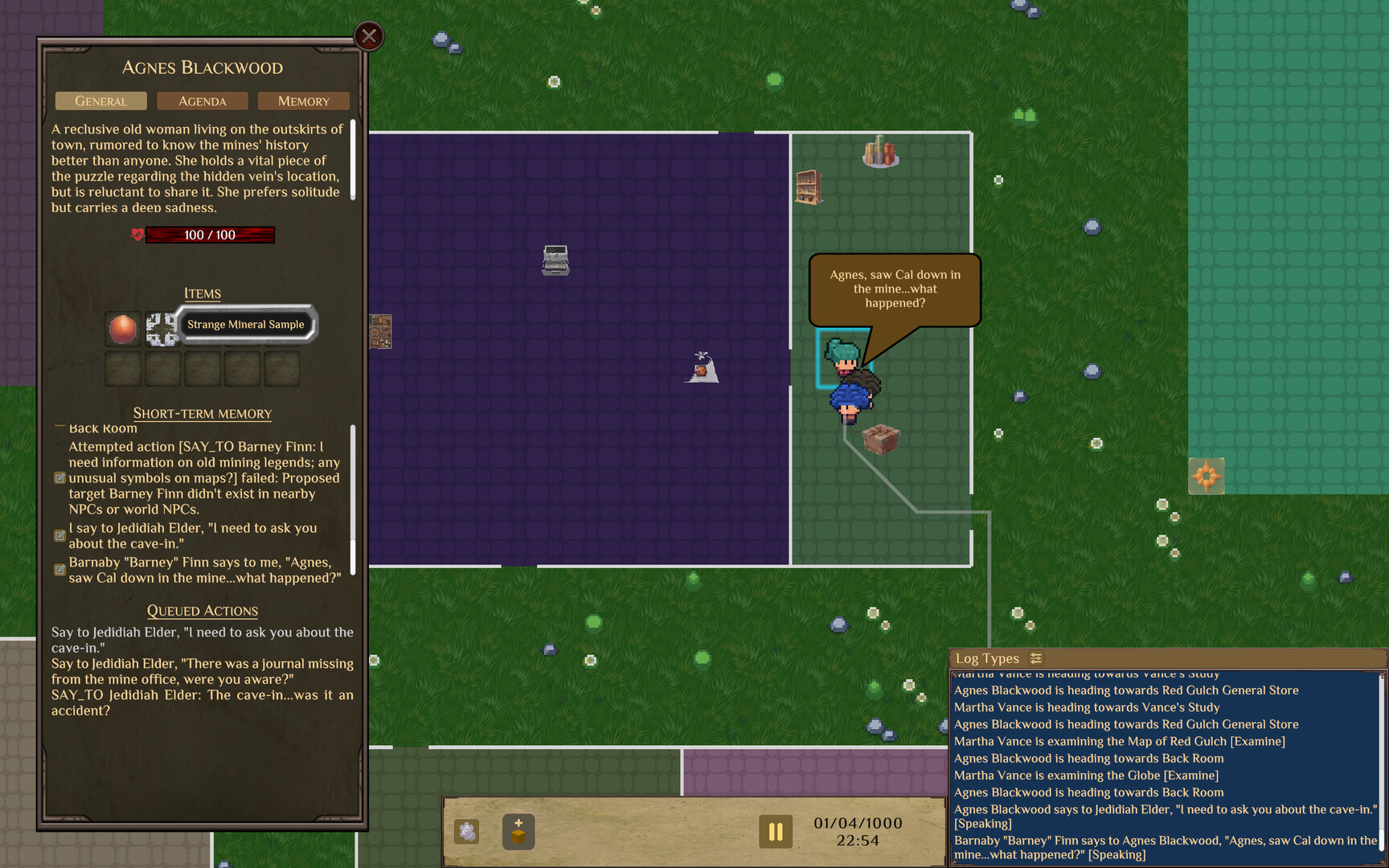
Task: Open the Log Types filter sliders icon
Action: pos(1036,658)
